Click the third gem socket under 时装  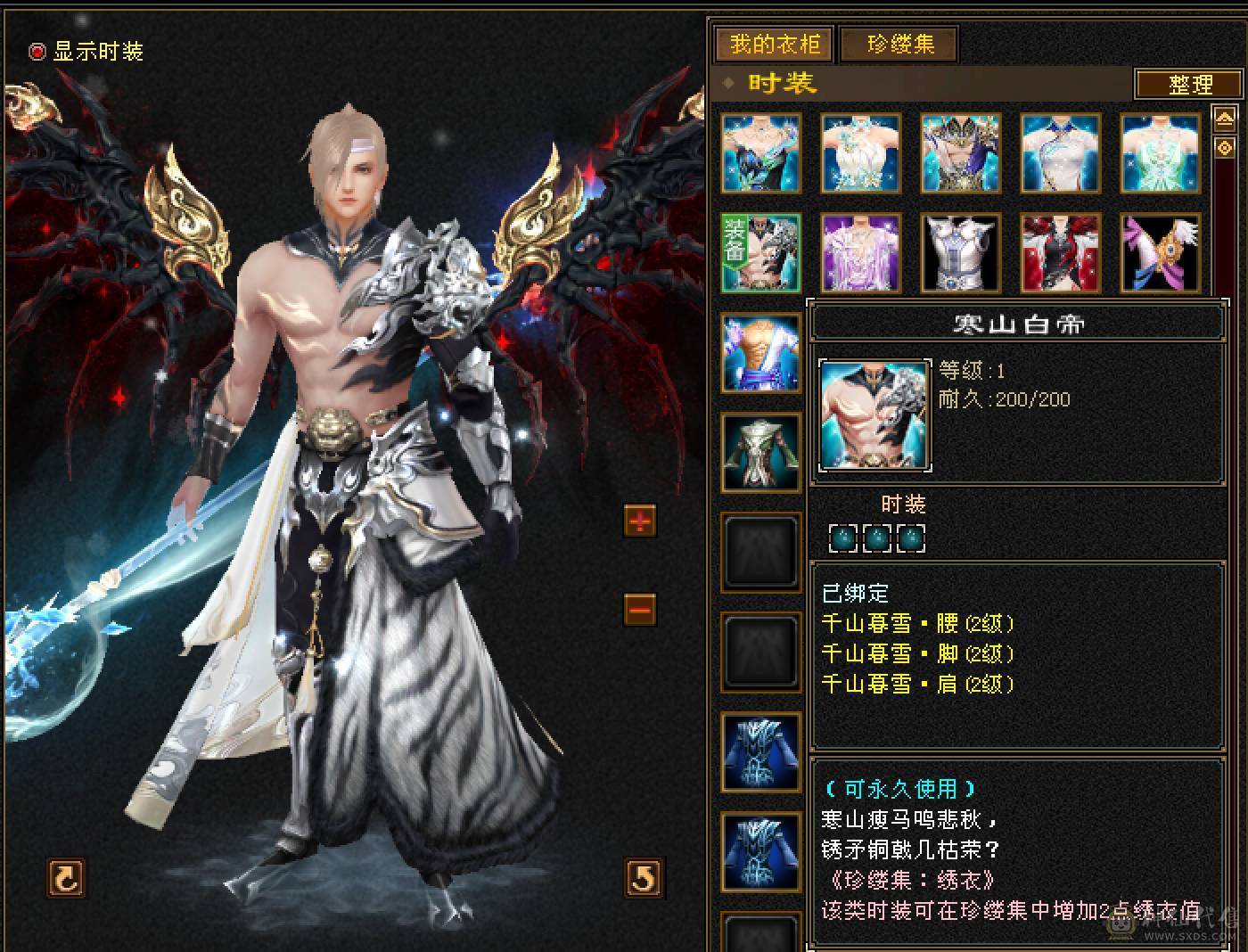(909, 538)
